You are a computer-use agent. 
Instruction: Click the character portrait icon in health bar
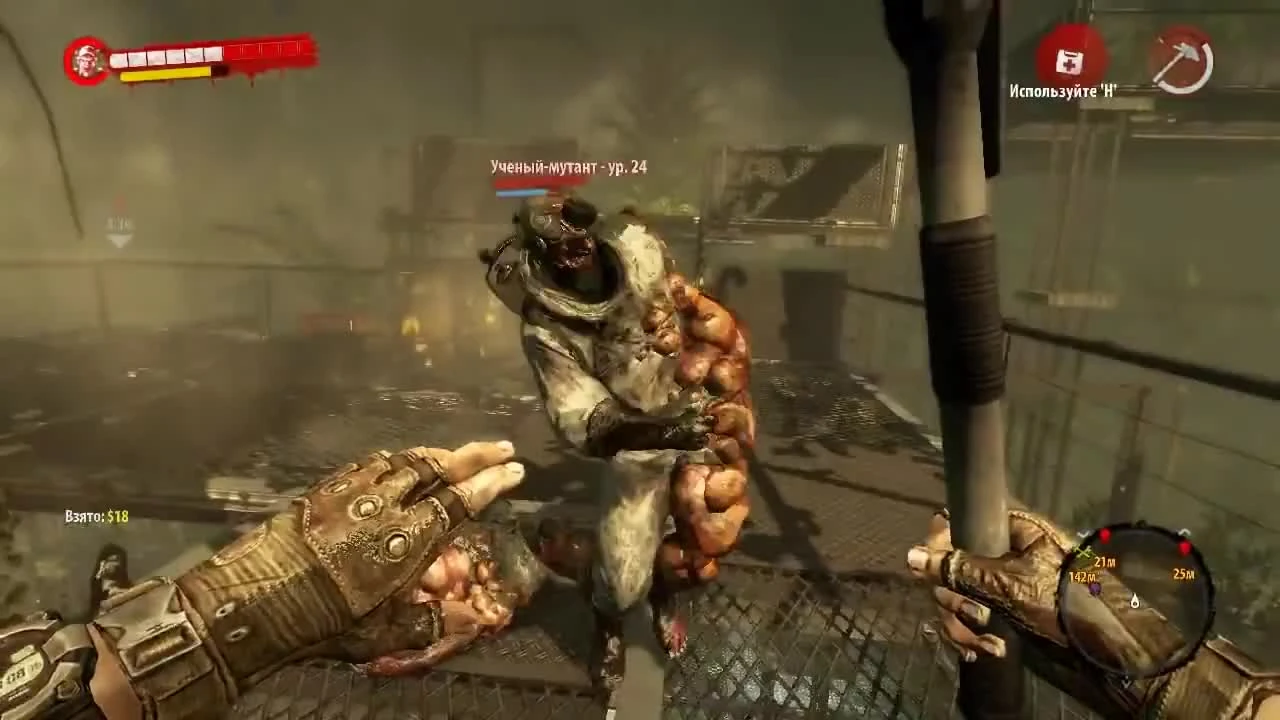87,57
